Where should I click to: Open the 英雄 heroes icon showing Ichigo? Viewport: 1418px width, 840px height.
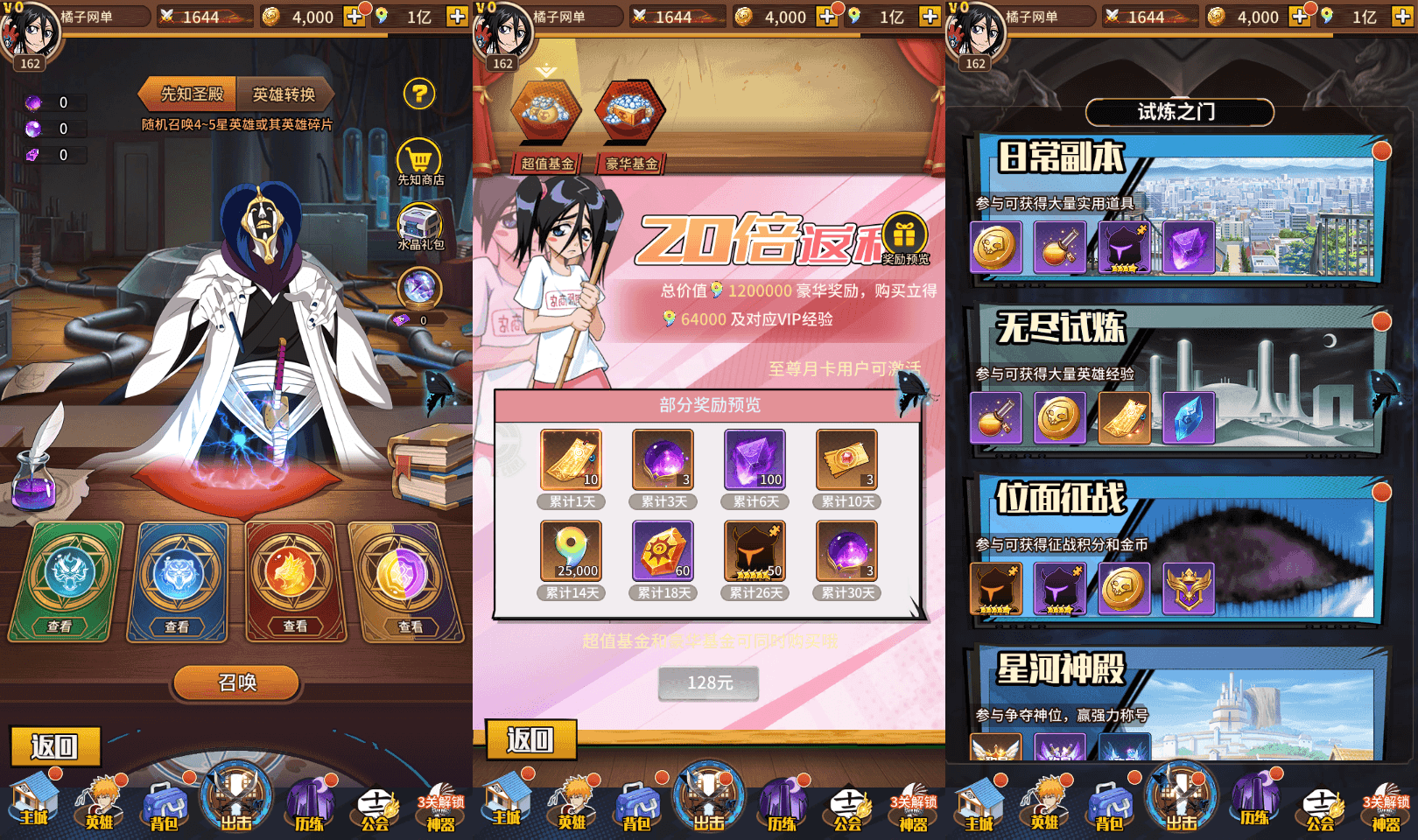coord(99,801)
